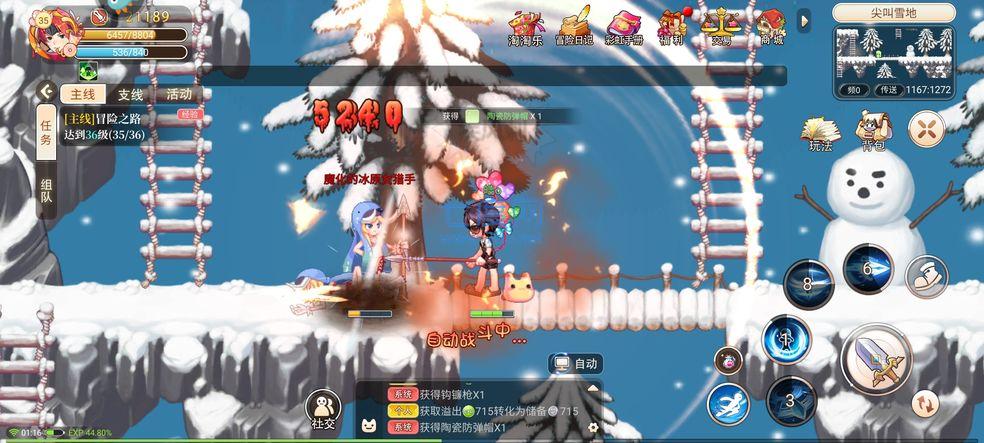
Task: Open the 交易 trading scales icon
Action: 720,28
